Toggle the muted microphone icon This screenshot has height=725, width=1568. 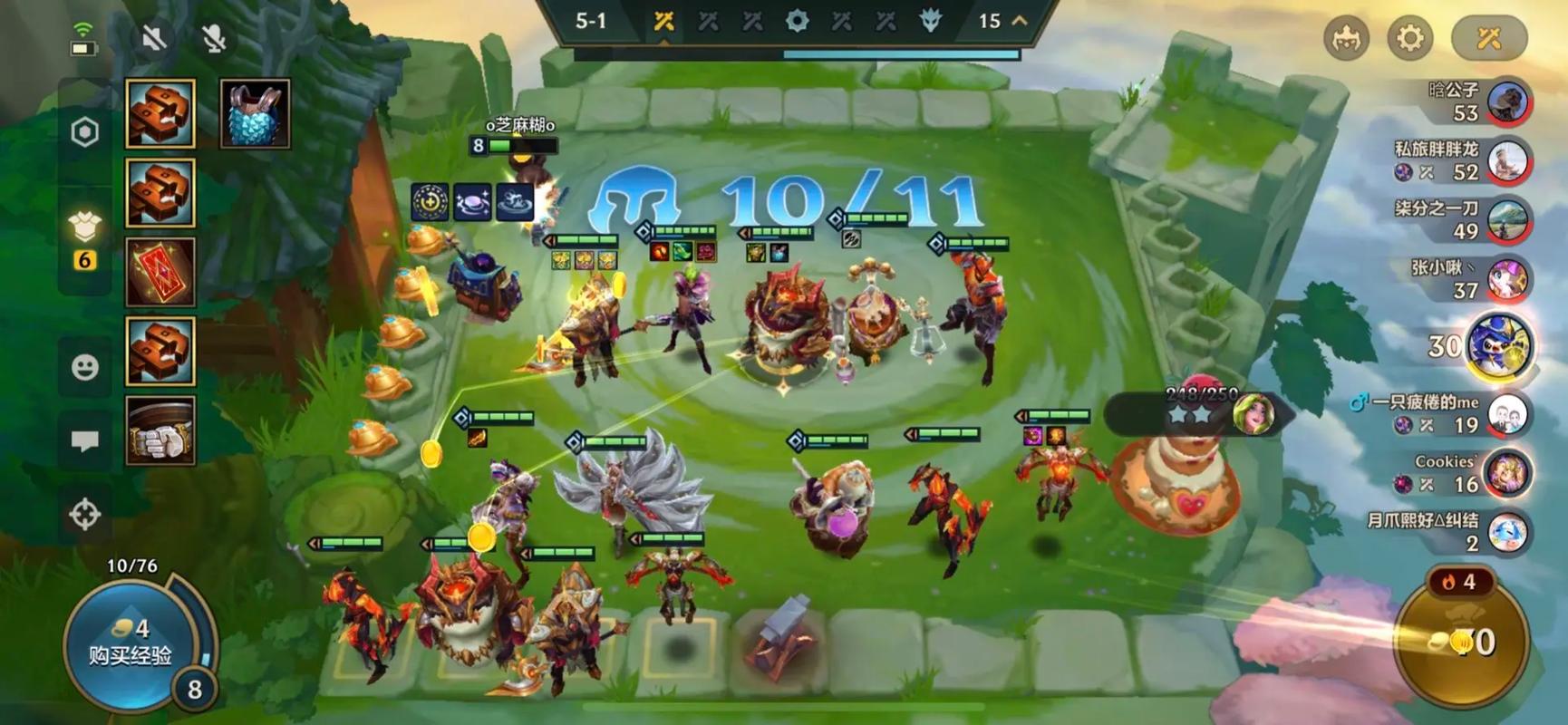(x=214, y=38)
